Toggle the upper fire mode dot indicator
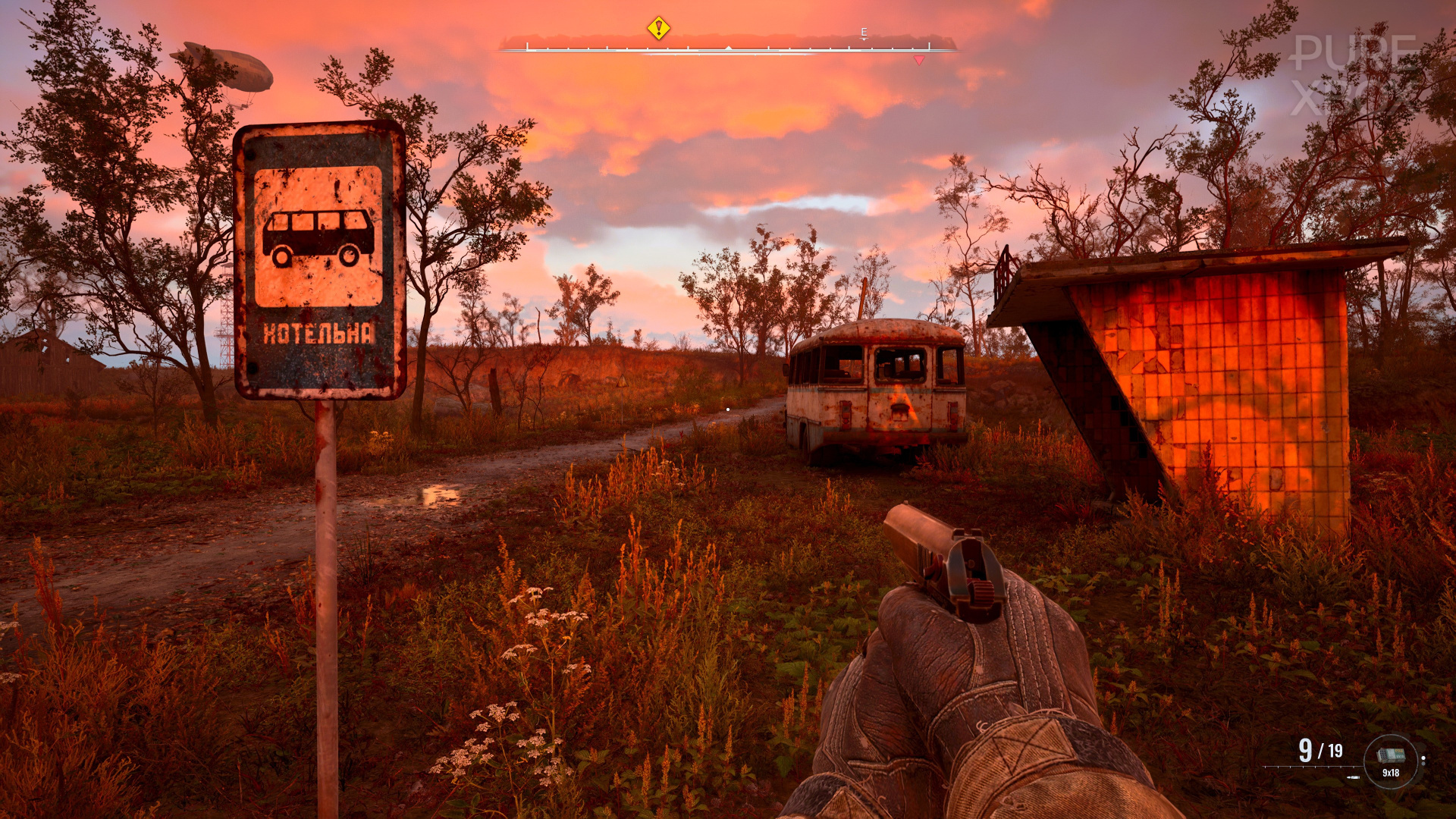Viewport: 1456px width, 819px height. click(1423, 758)
